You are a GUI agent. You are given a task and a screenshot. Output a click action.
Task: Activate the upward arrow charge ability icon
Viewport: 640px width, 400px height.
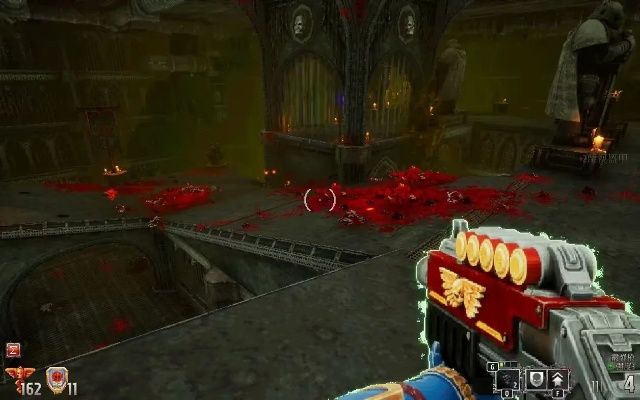pos(557,378)
